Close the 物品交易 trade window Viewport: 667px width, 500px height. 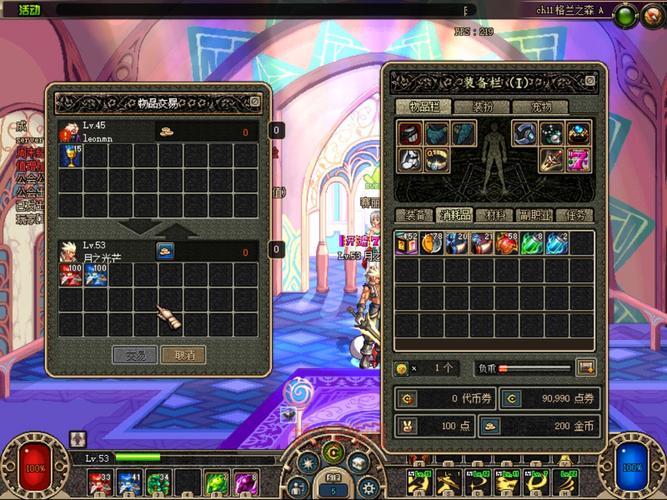click(x=255, y=101)
